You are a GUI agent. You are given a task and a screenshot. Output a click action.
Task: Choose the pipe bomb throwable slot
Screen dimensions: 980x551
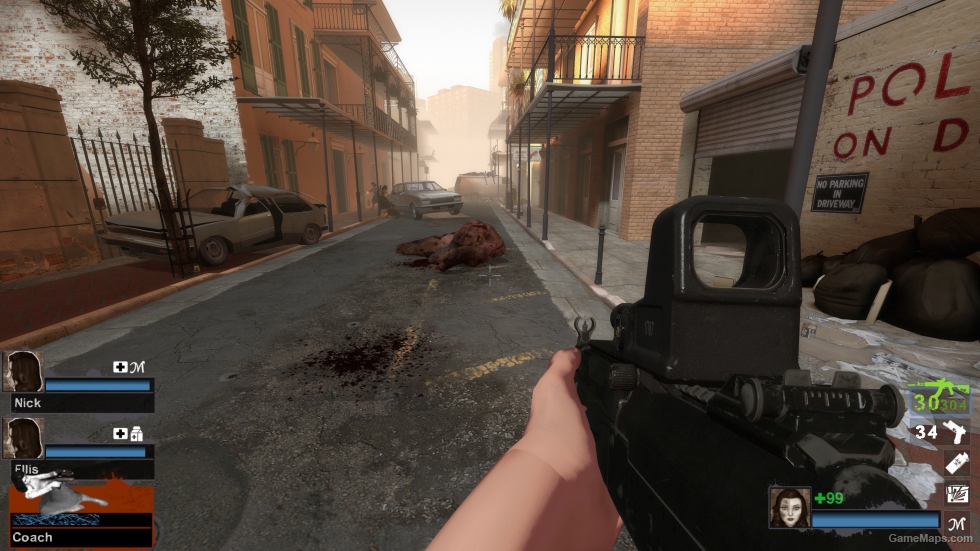(957, 462)
